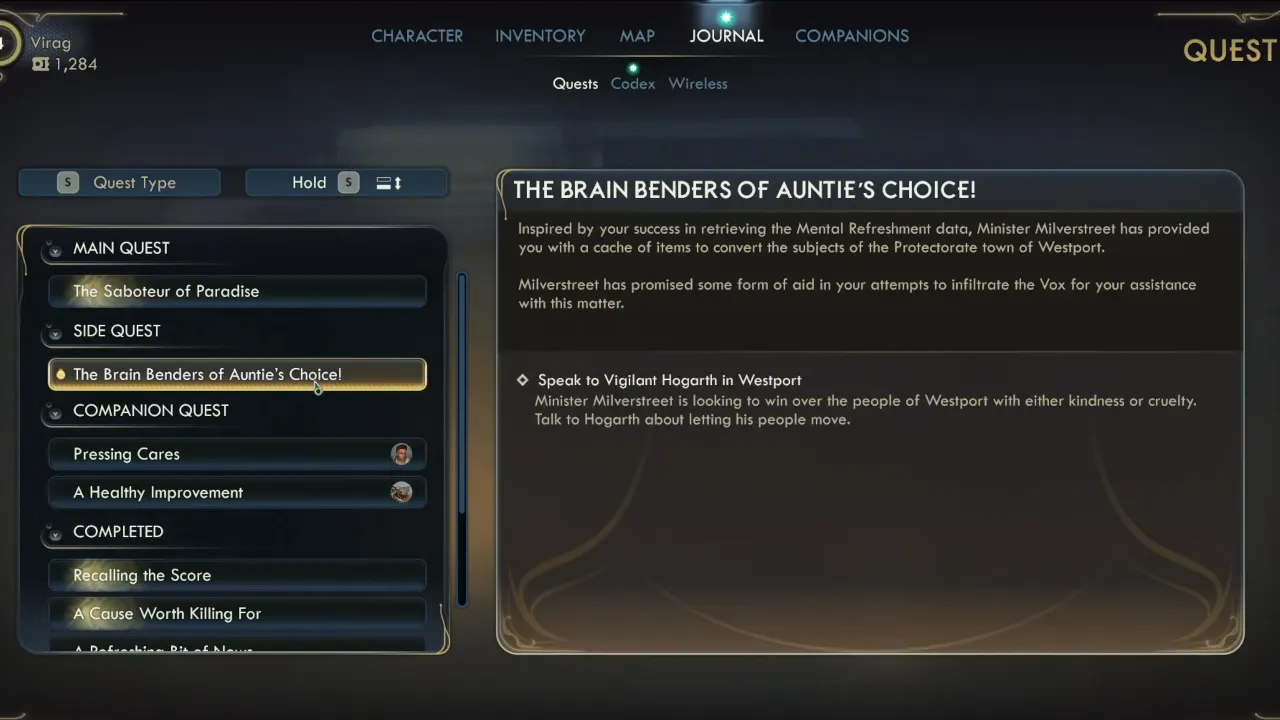This screenshot has height=720, width=1280.
Task: Collapse the COMPANION QUEST section
Action: click(55, 412)
